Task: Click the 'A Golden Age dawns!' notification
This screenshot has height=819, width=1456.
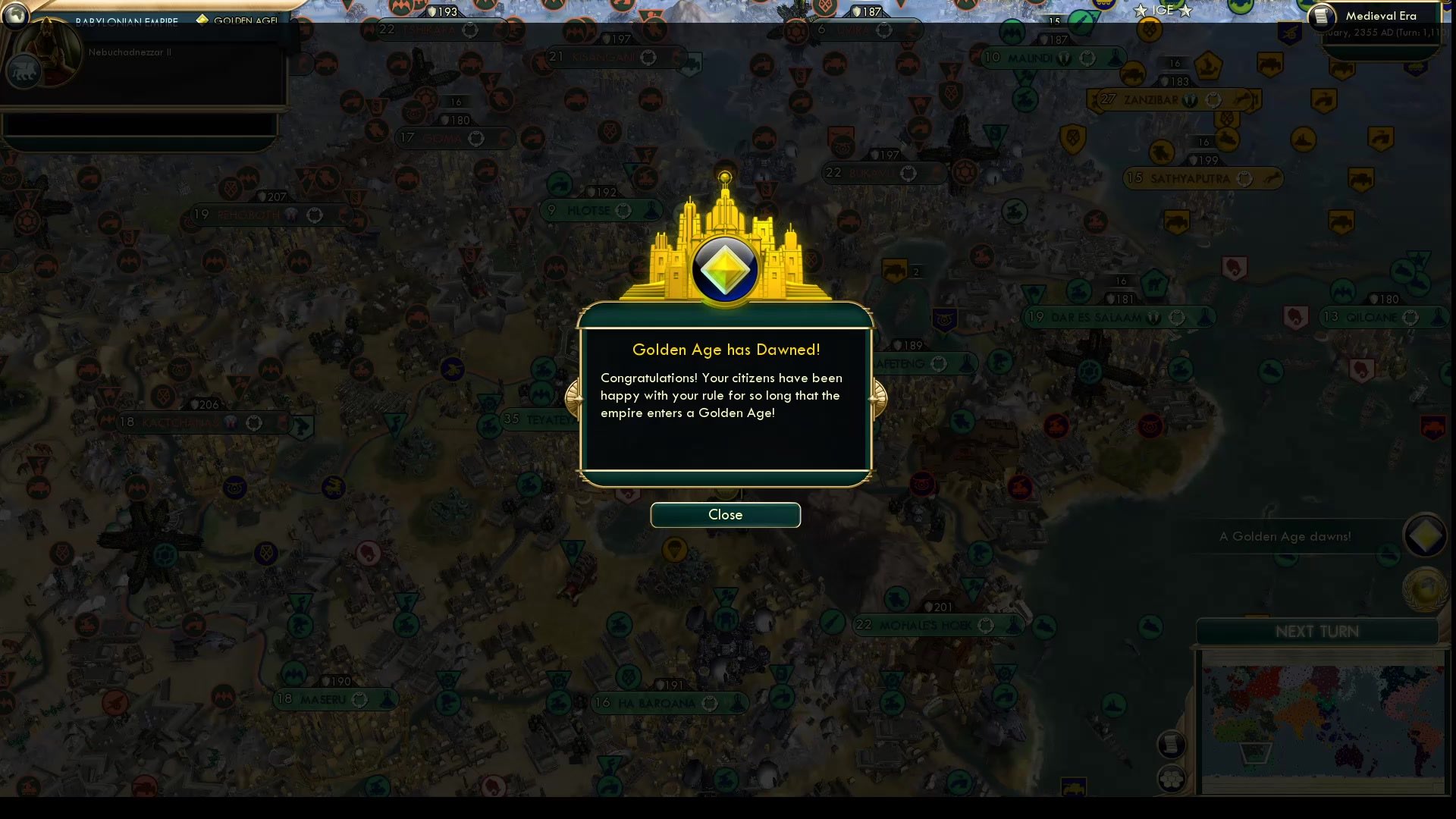Action: 1285,536
